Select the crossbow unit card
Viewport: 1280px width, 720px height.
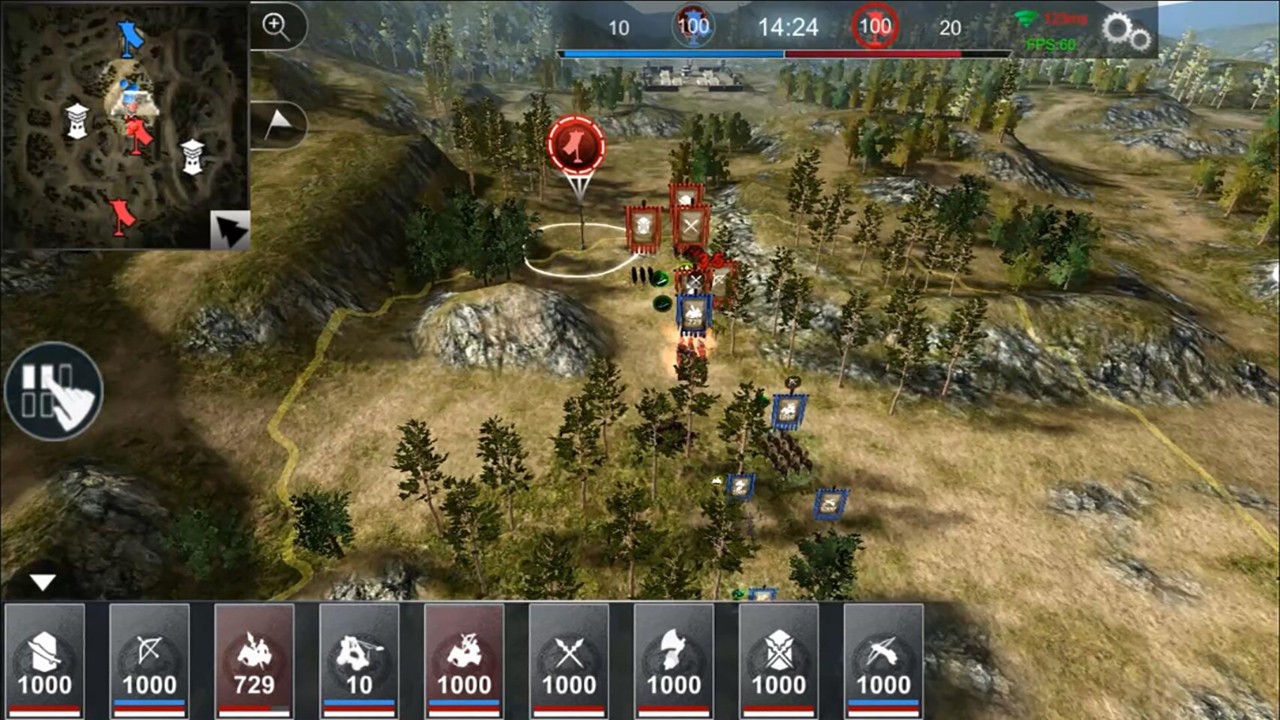pos(884,661)
